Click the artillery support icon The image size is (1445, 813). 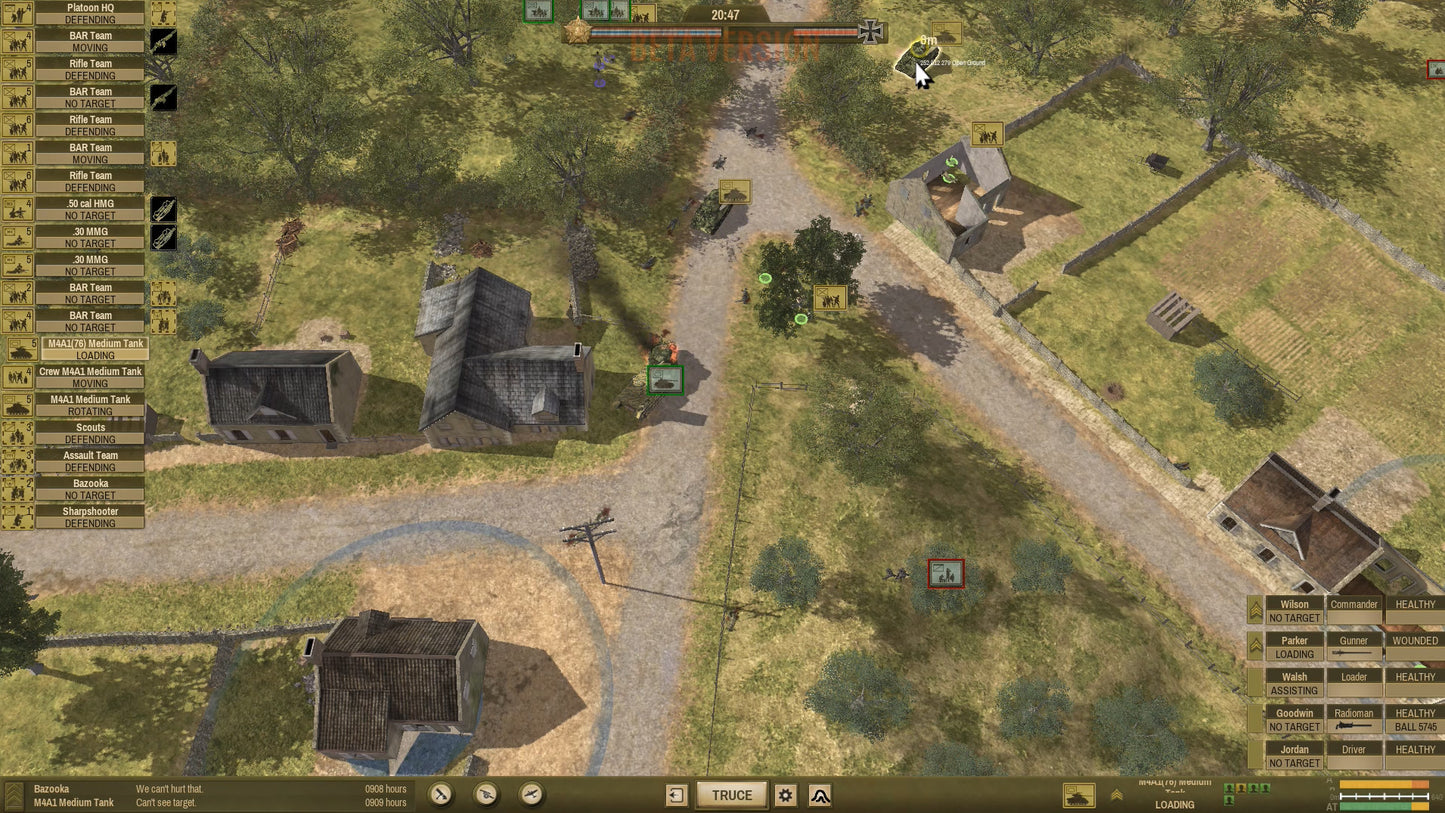click(485, 795)
